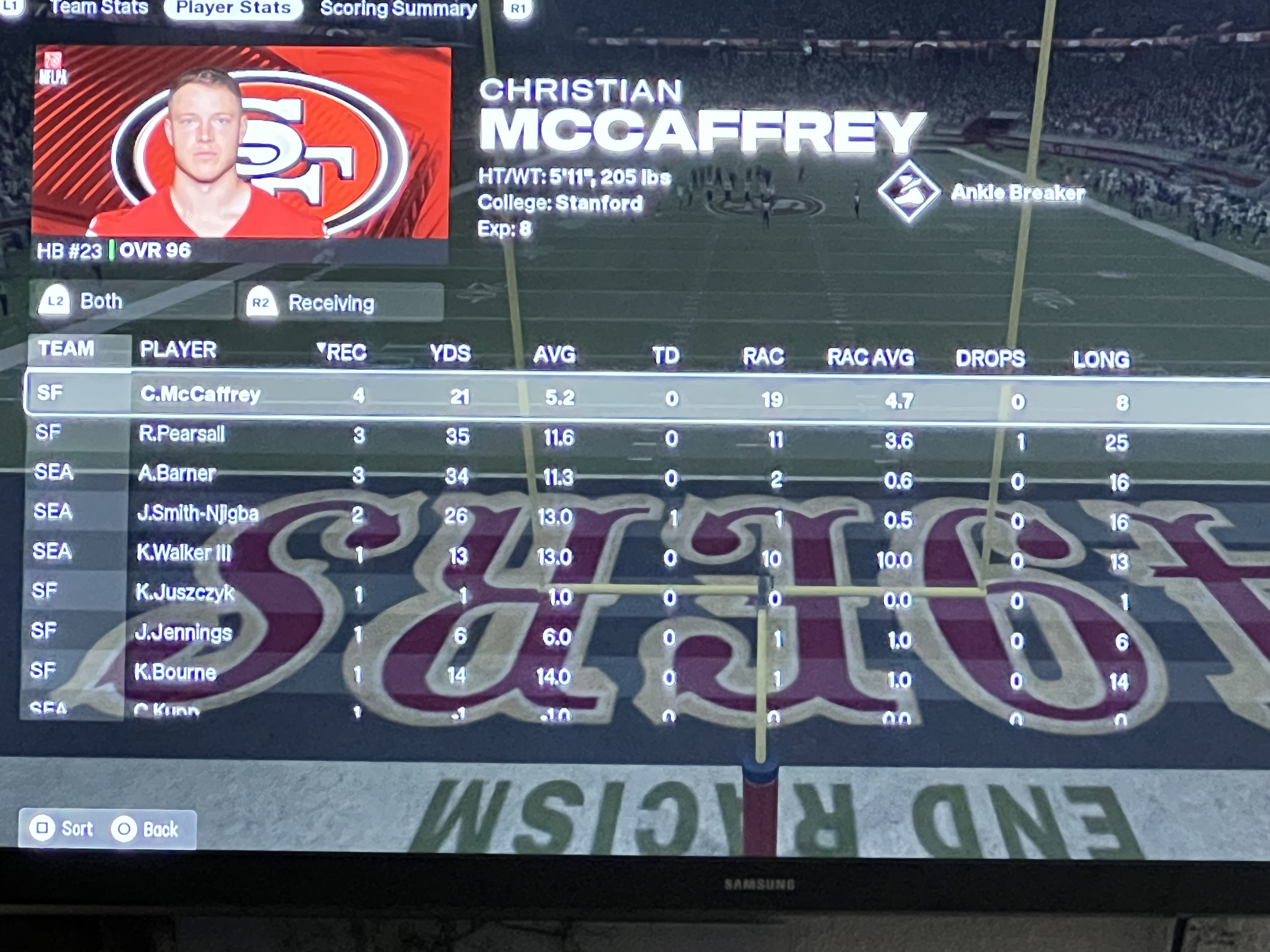Switch to the Team Stats tab
Screen dimensions: 1270x952
(x=98, y=8)
